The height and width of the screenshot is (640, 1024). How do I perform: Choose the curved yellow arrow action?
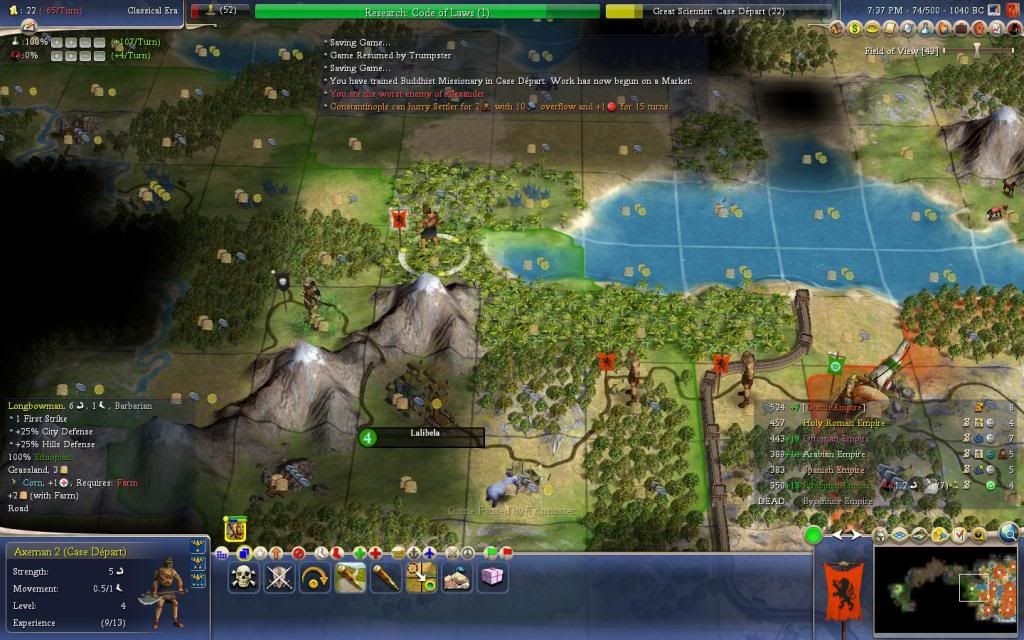pyautogui.click(x=315, y=577)
